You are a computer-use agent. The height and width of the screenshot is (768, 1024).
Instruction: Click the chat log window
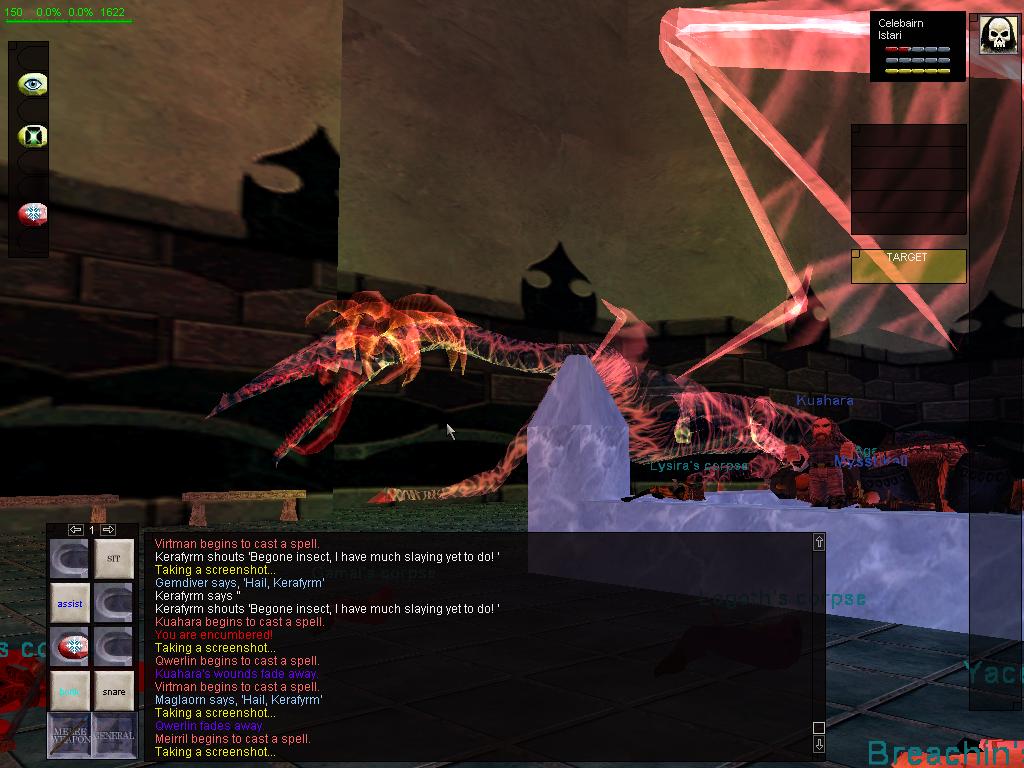tap(480, 647)
